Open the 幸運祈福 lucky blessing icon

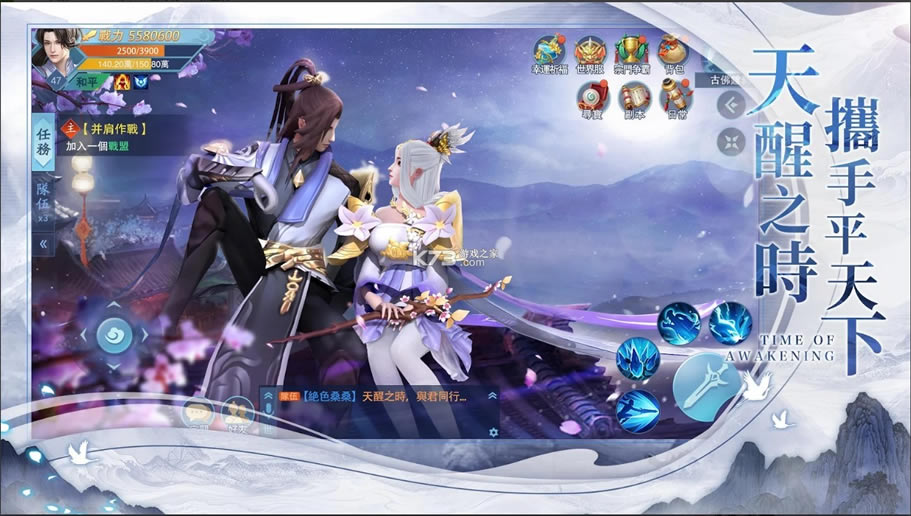[x=548, y=52]
